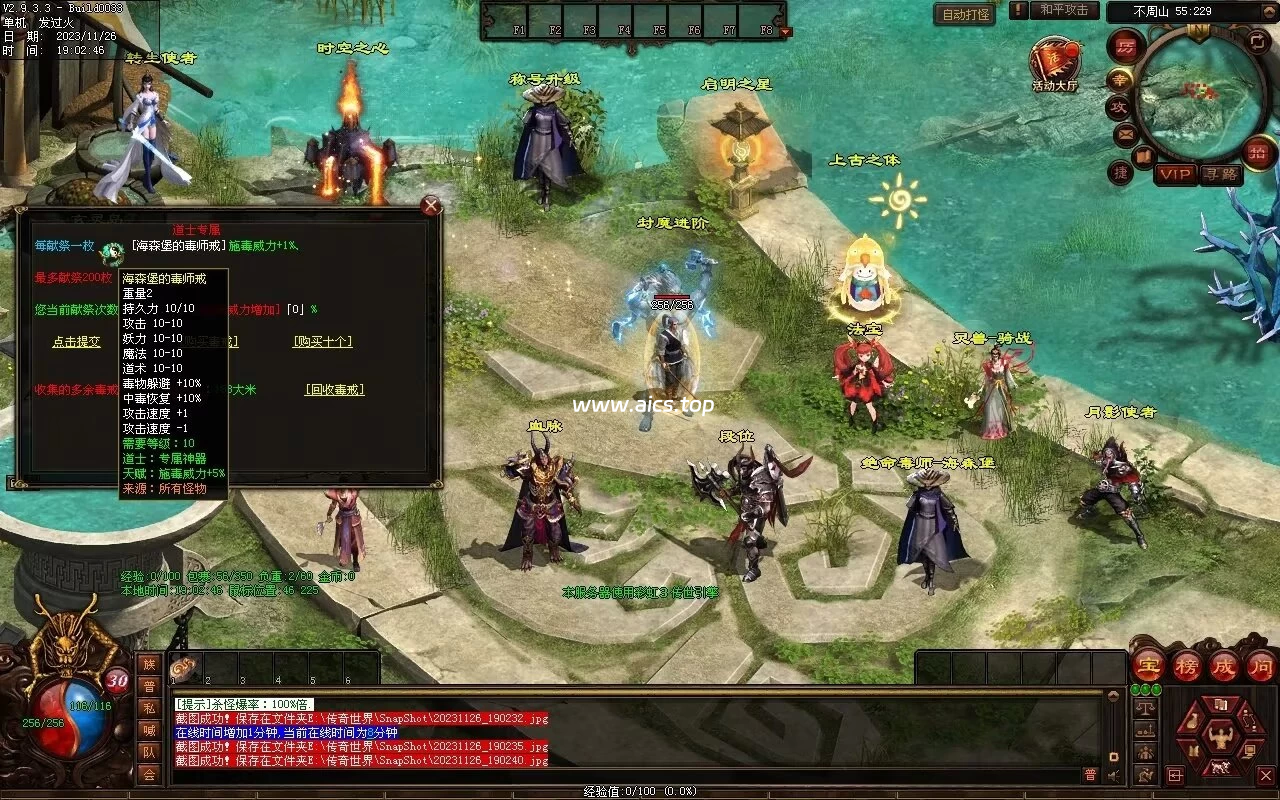
Task: Toggle the 自动打怪 auto-fight button
Action: [x=965, y=14]
